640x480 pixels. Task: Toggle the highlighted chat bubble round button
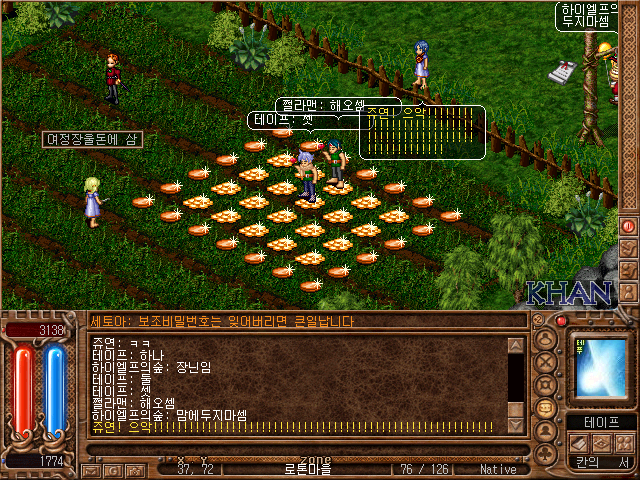coord(546,408)
